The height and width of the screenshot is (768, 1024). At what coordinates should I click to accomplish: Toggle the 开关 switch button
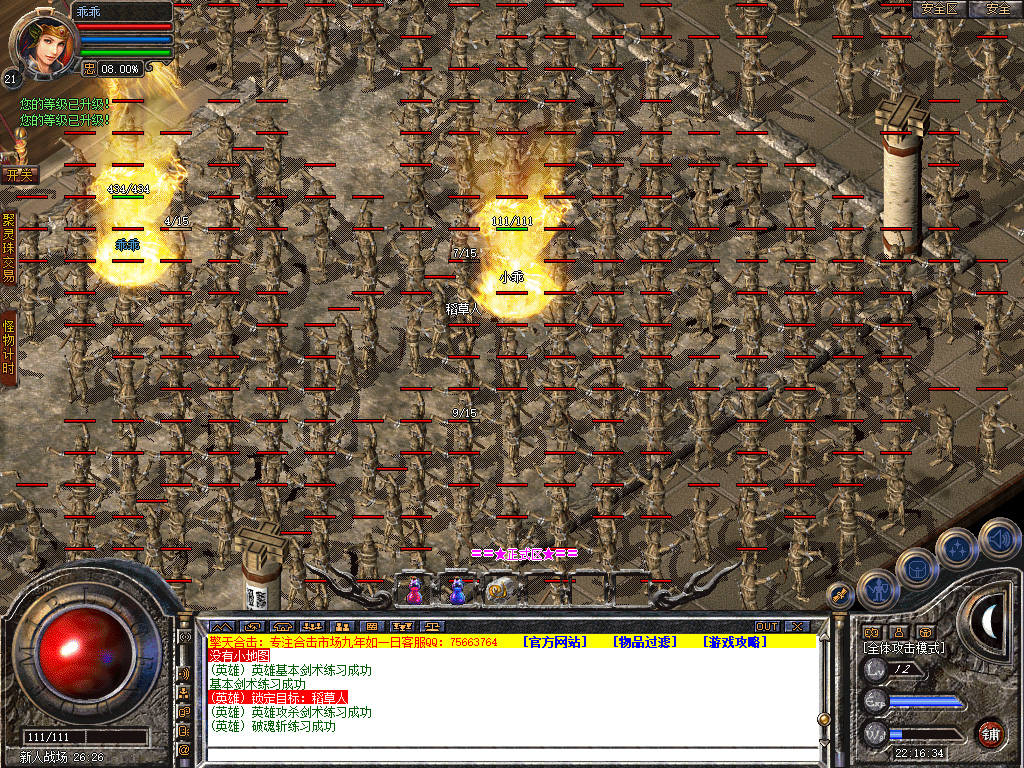click(19, 174)
